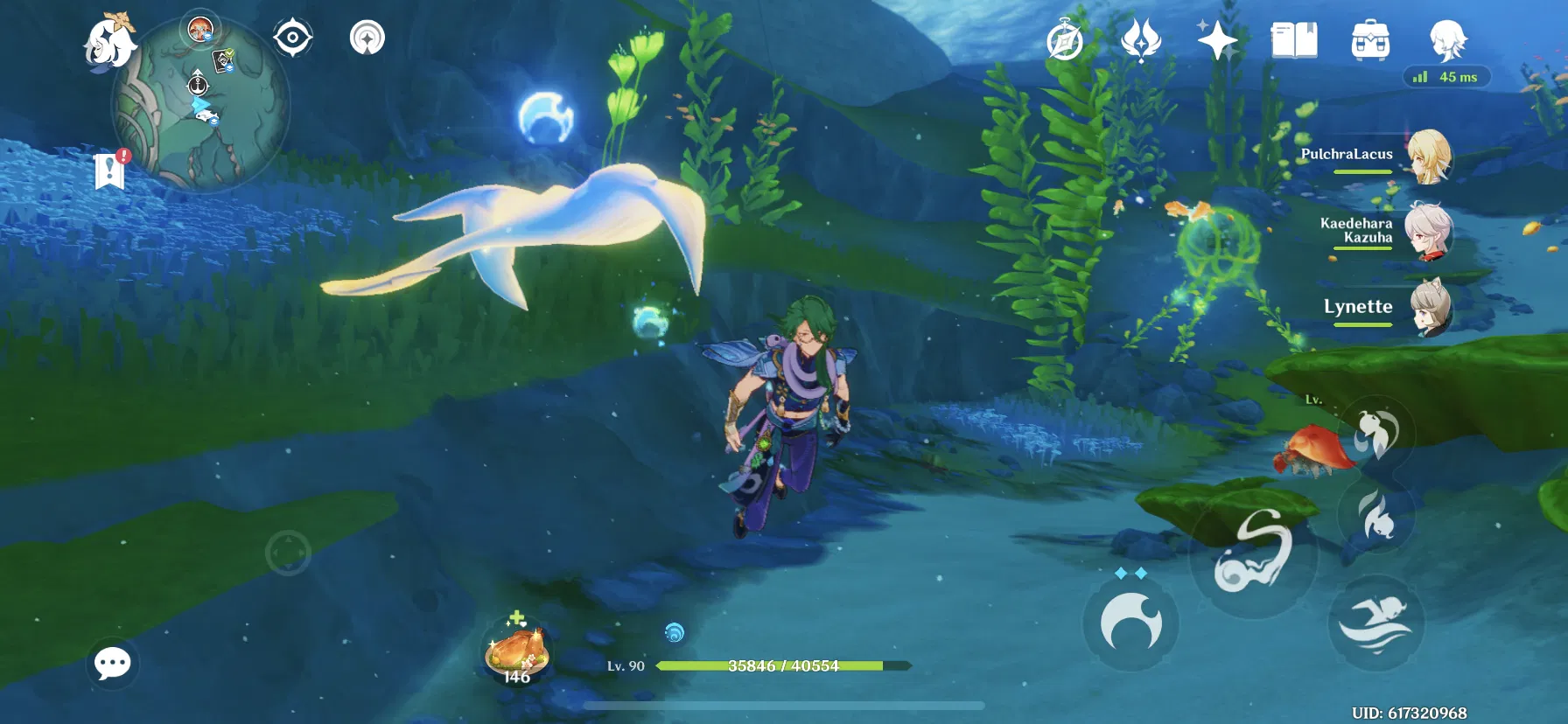Click the swim stamina action icon
This screenshot has height=724, width=1568.
(1375, 620)
